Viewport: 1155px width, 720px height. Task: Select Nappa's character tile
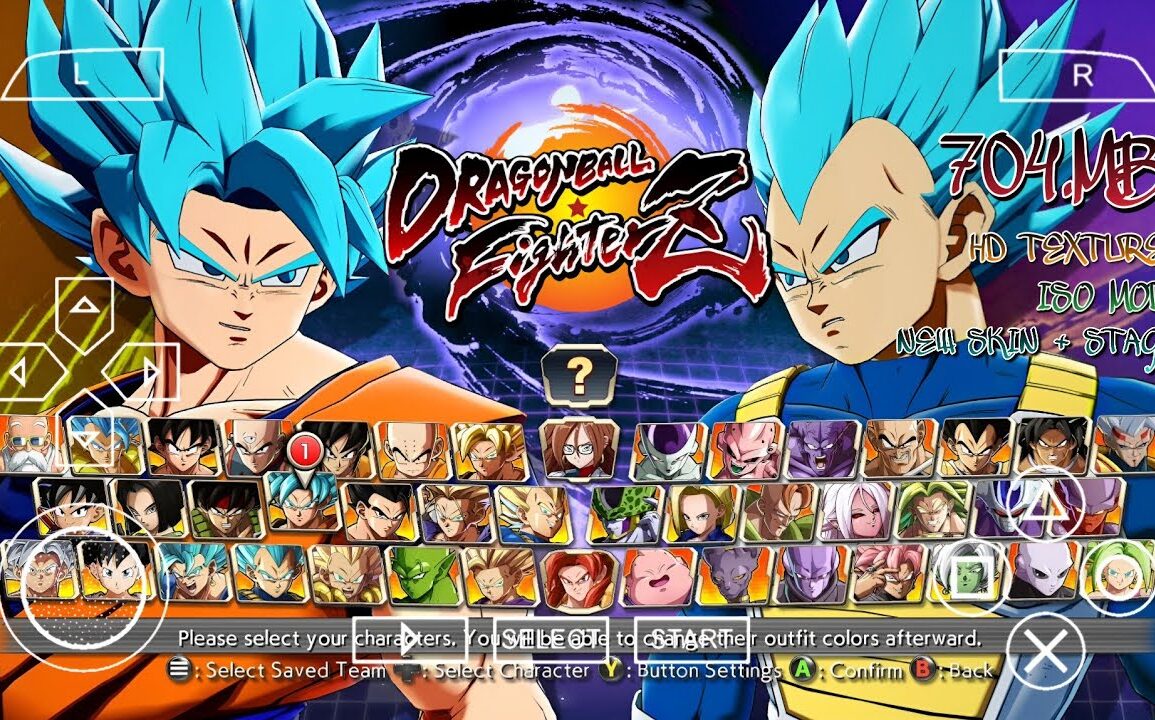[x=899, y=447]
